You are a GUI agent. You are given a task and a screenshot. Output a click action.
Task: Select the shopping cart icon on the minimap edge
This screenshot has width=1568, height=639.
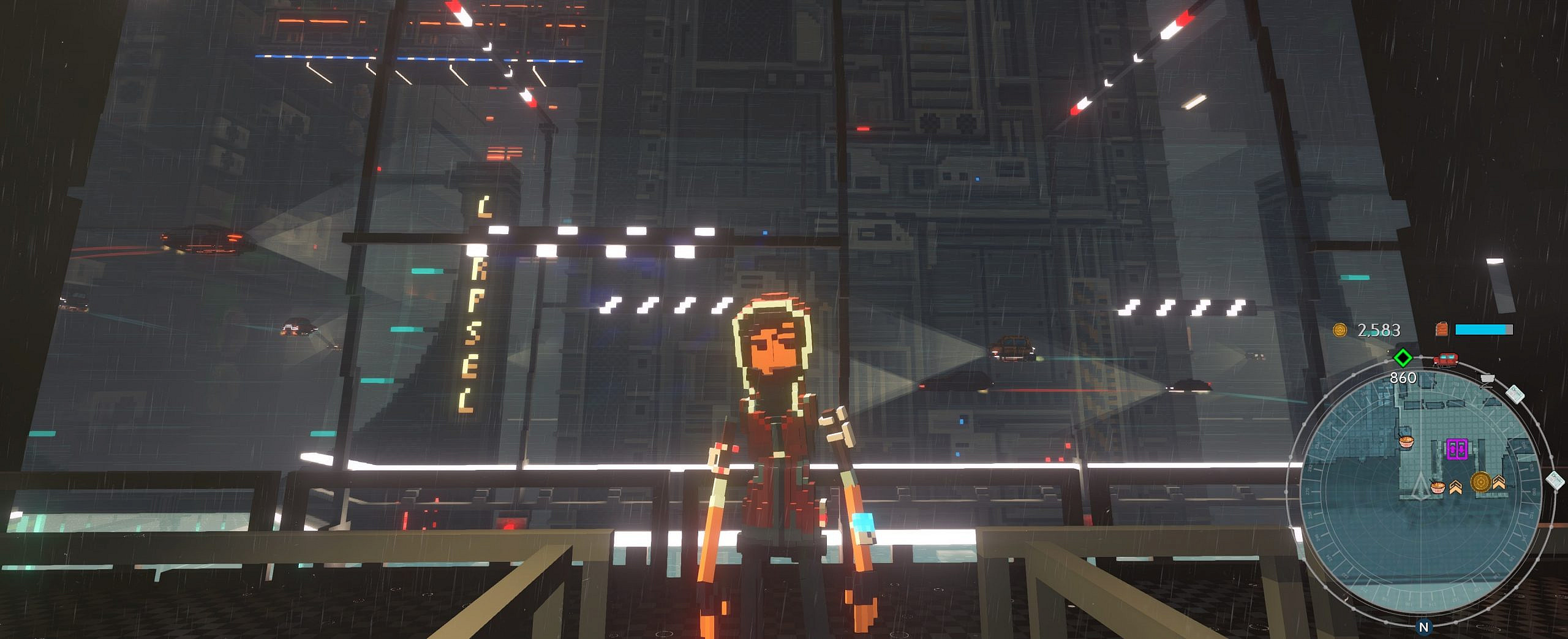pyautogui.click(x=1487, y=379)
